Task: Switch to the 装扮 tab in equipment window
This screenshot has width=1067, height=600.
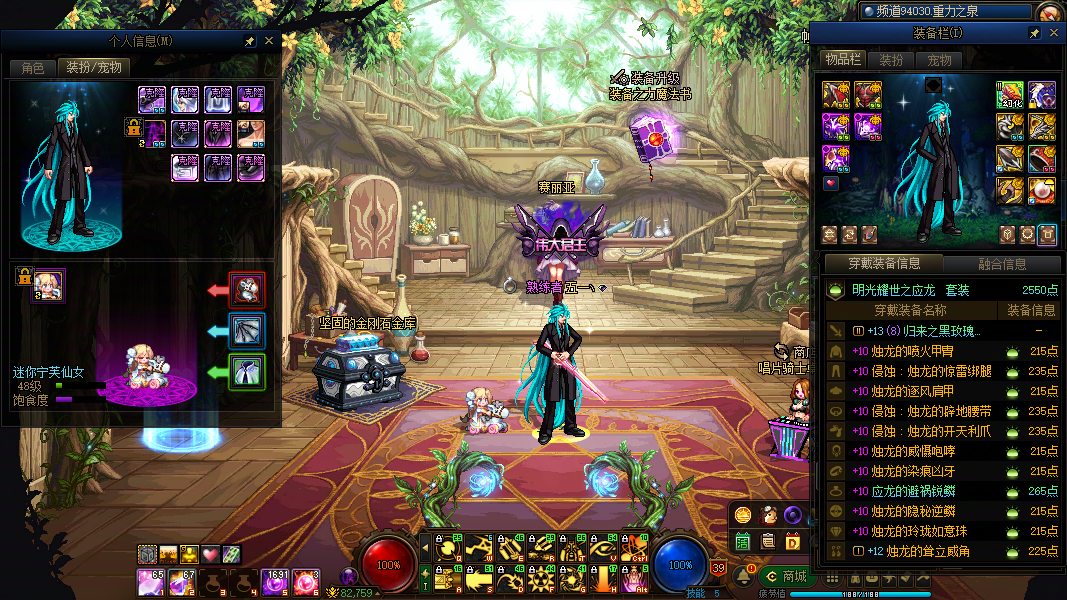Action: pyautogui.click(x=891, y=60)
